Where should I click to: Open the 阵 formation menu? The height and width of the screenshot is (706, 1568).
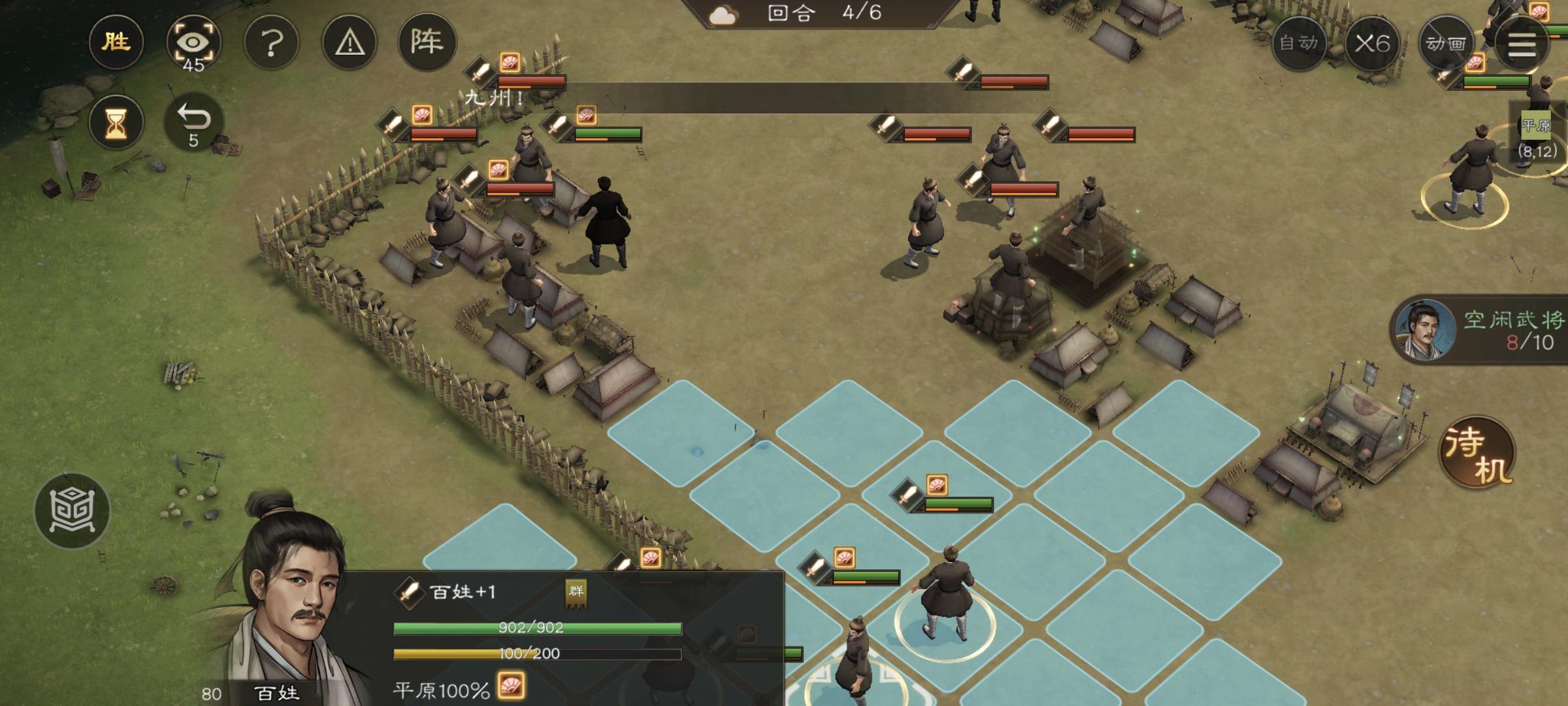point(427,42)
